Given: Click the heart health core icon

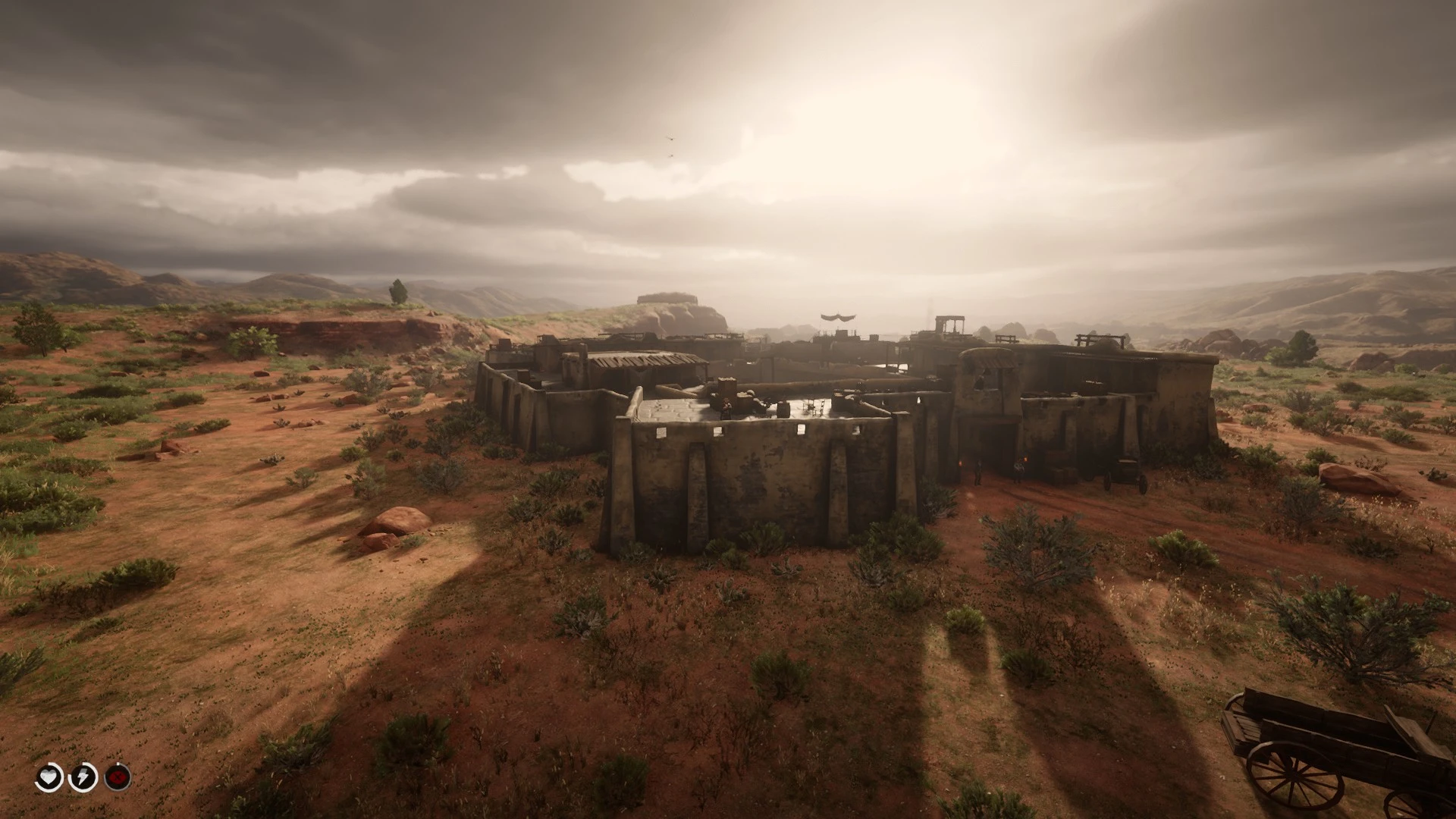Looking at the screenshot, I should point(50,777).
